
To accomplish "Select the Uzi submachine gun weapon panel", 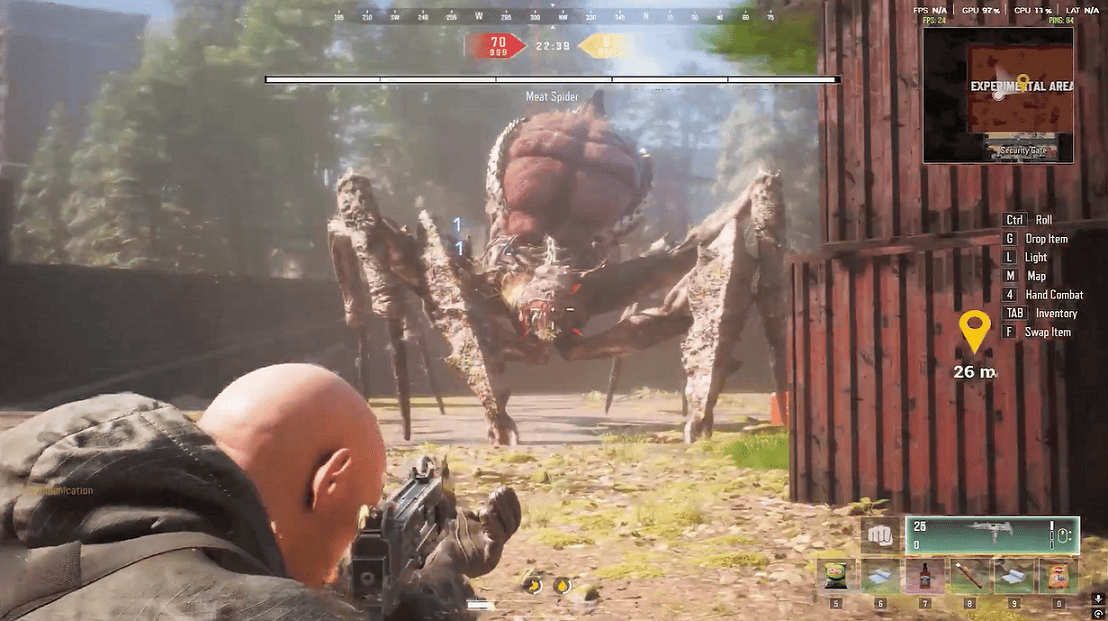I will click(992, 535).
